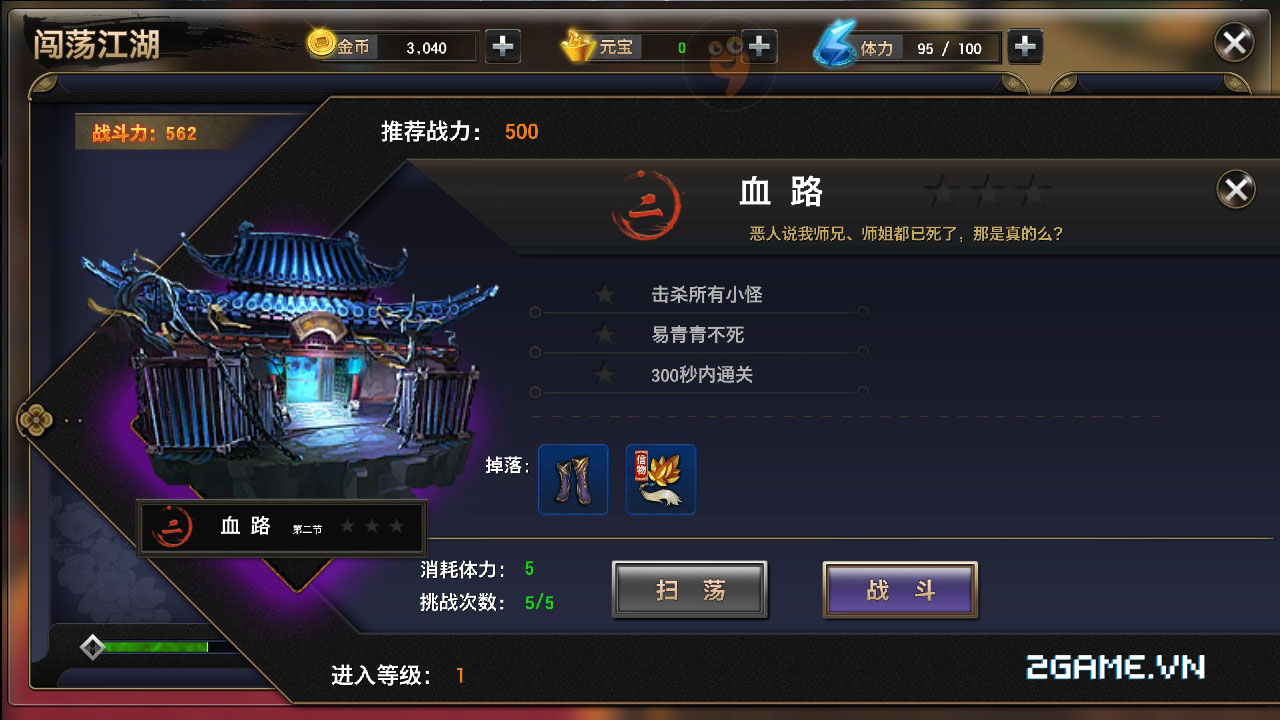1280x720 pixels.
Task: Click the plus button to buy more 金币
Action: tap(501, 45)
